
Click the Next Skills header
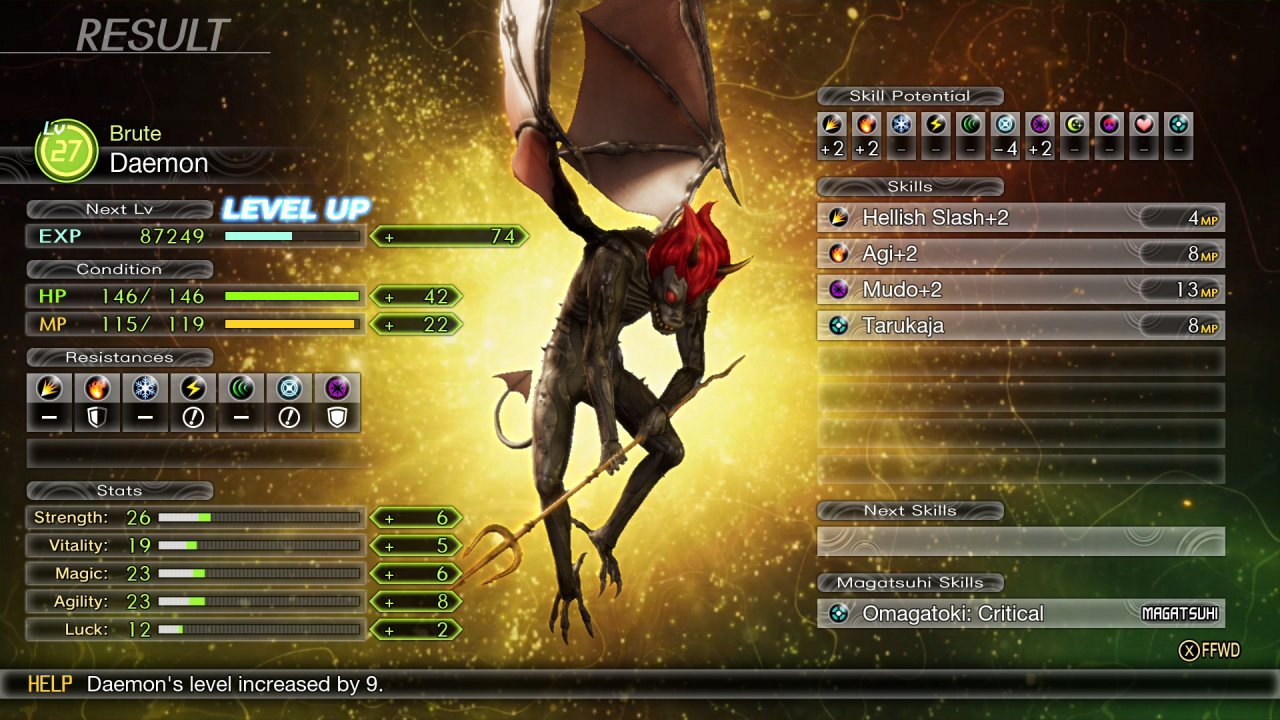pos(910,510)
